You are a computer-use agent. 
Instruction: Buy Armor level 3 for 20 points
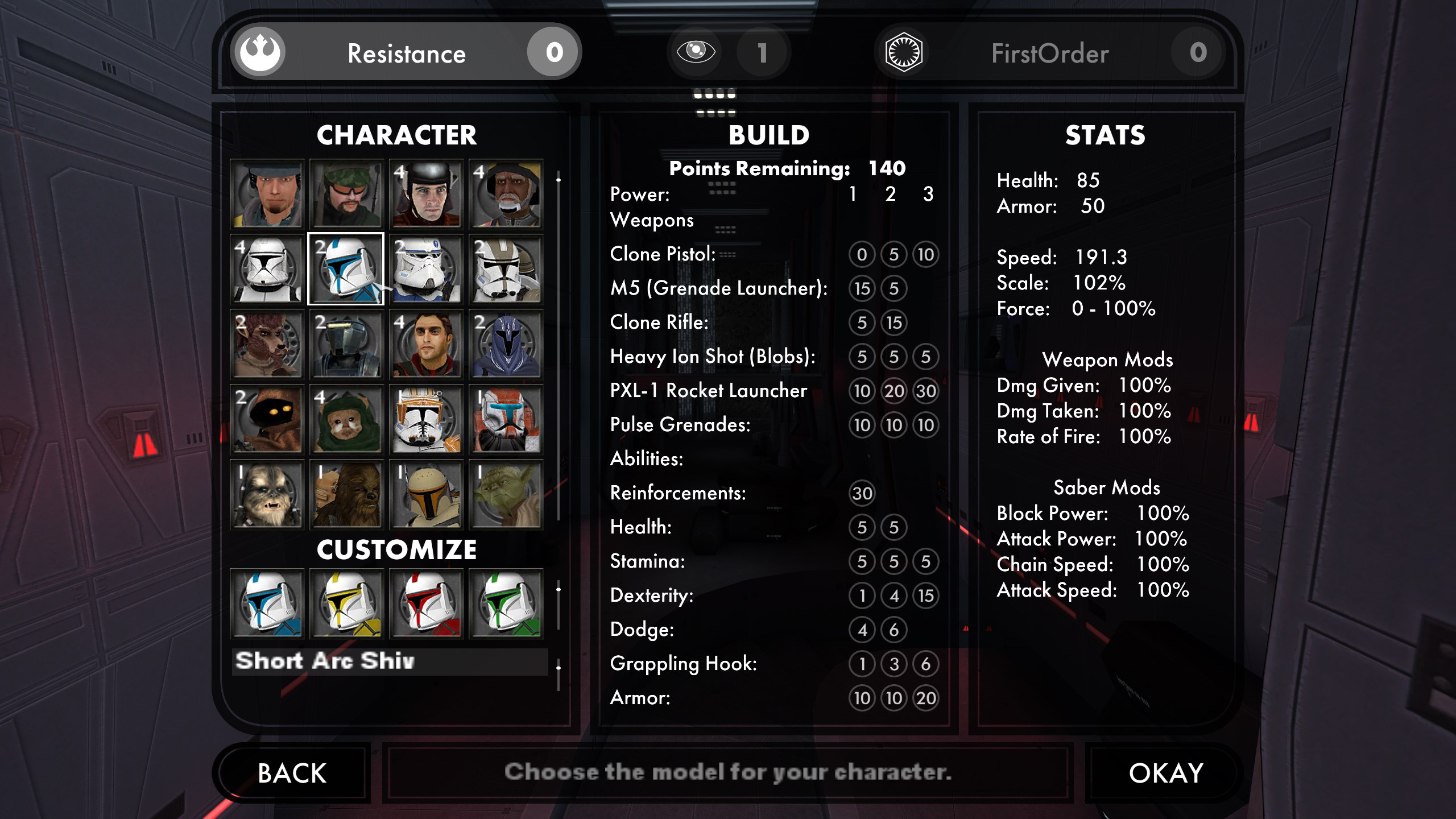(x=925, y=698)
